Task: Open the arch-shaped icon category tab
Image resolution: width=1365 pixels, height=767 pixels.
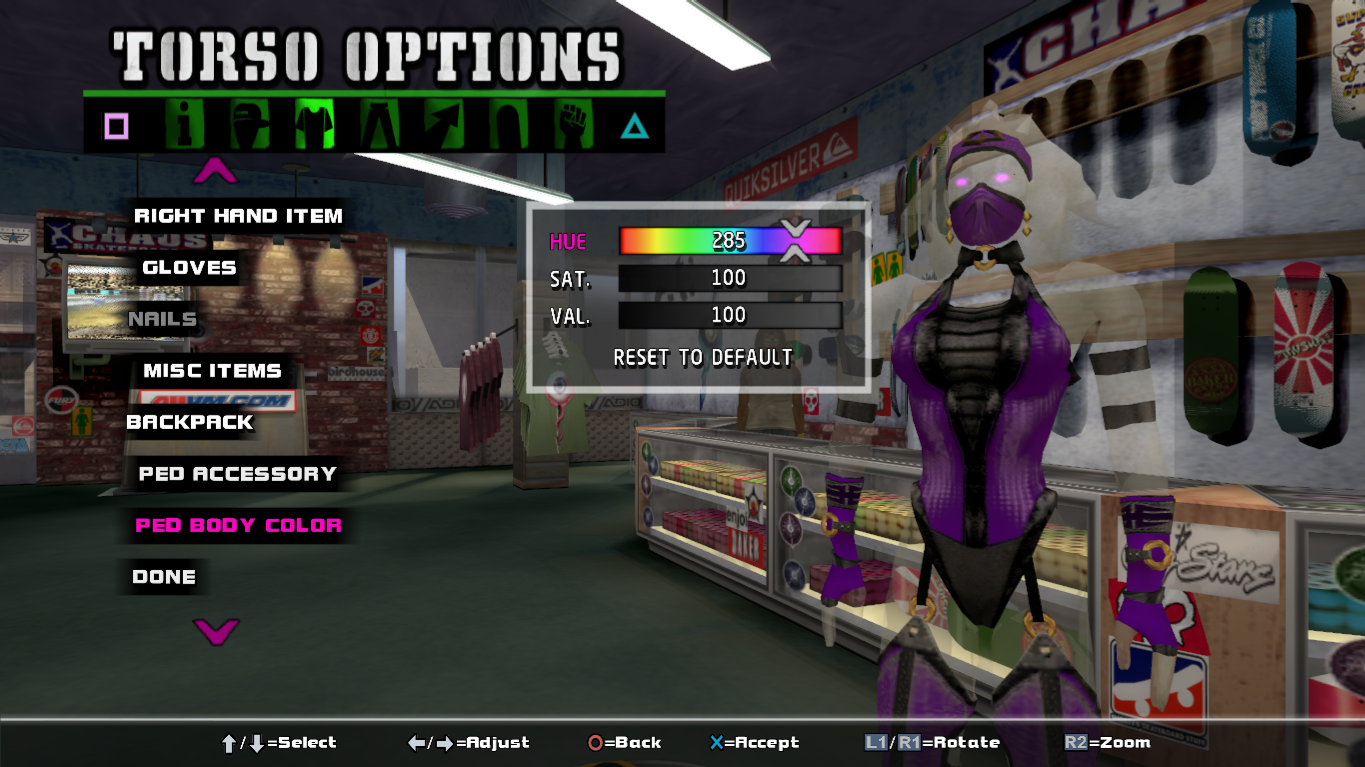Action: 508,125
